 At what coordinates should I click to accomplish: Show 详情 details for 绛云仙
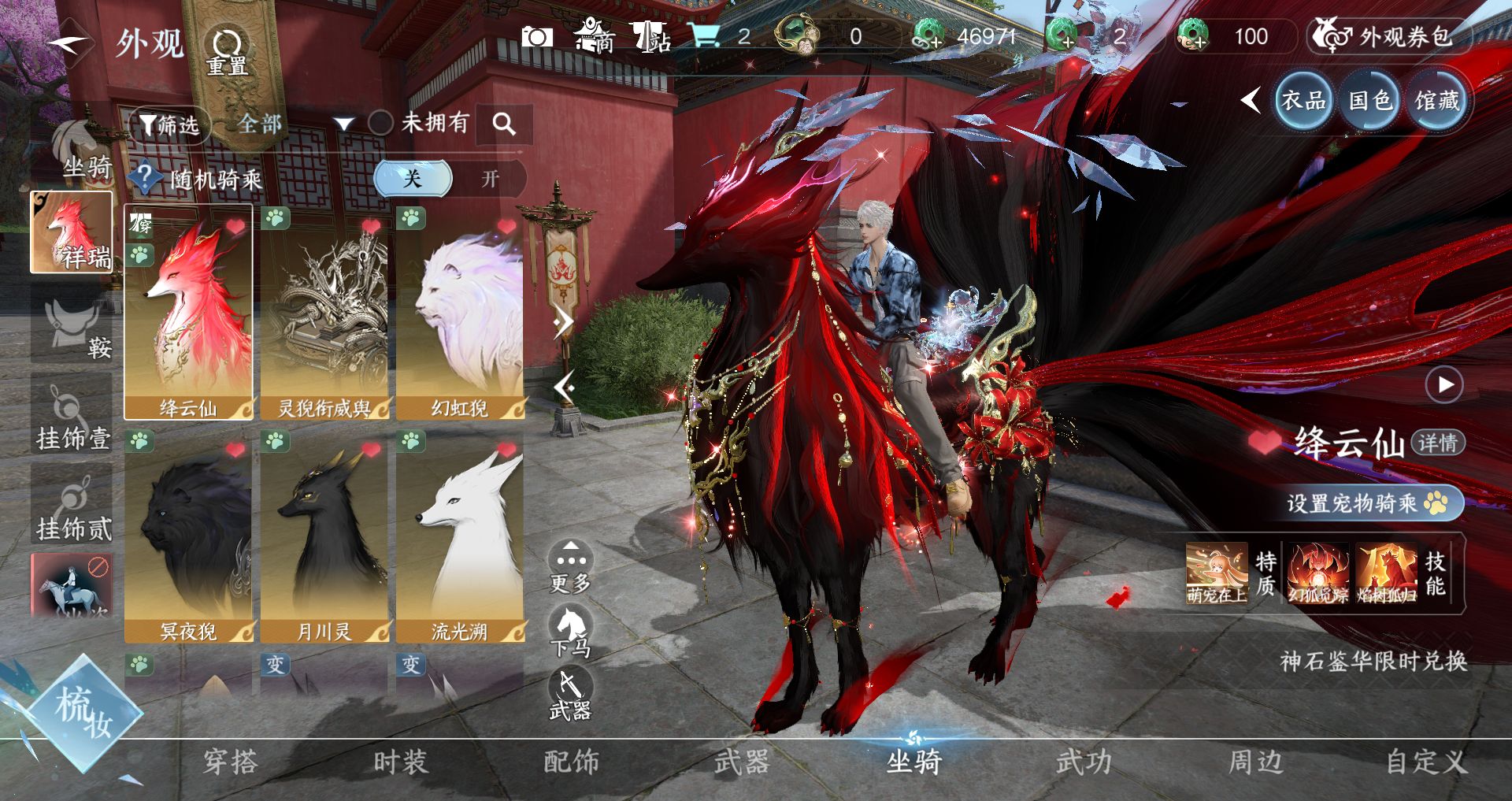click(x=1438, y=443)
